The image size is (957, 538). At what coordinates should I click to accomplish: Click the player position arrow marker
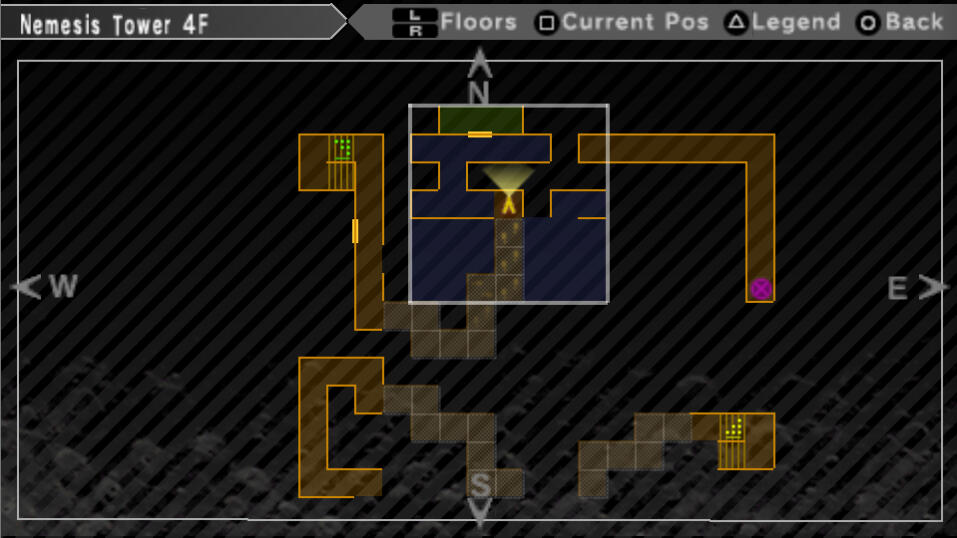(x=509, y=204)
